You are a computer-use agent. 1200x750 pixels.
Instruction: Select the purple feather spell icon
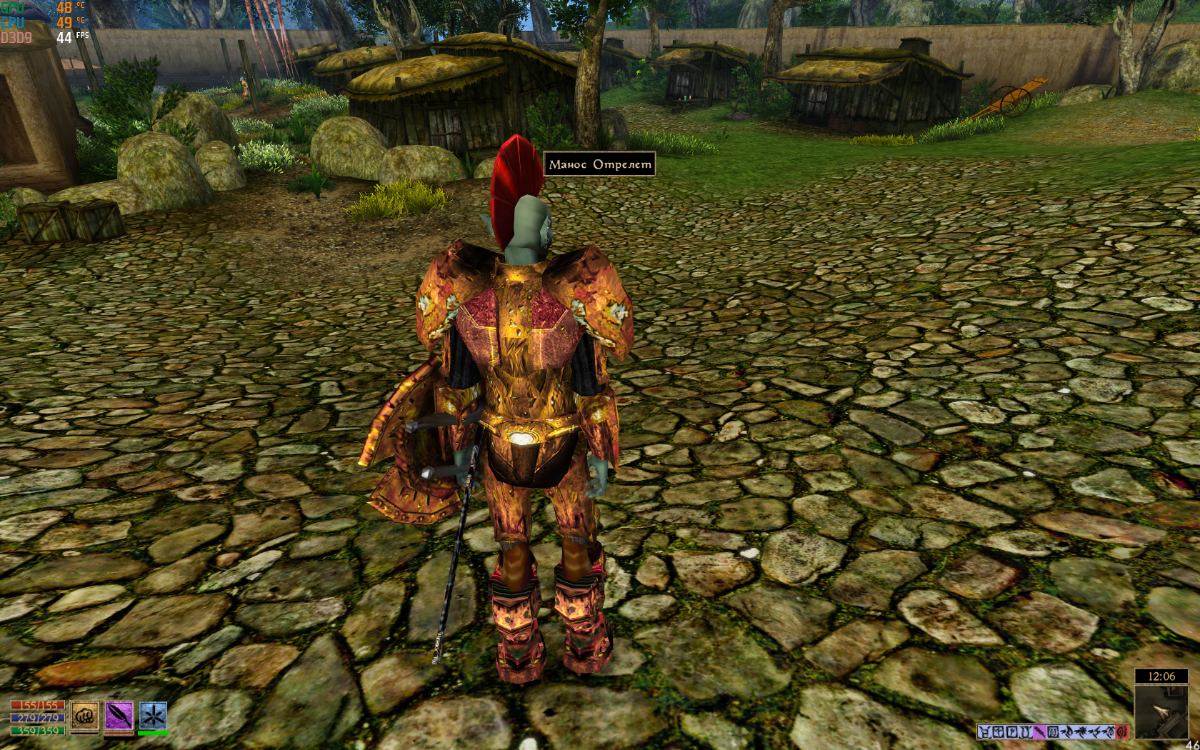tap(119, 716)
